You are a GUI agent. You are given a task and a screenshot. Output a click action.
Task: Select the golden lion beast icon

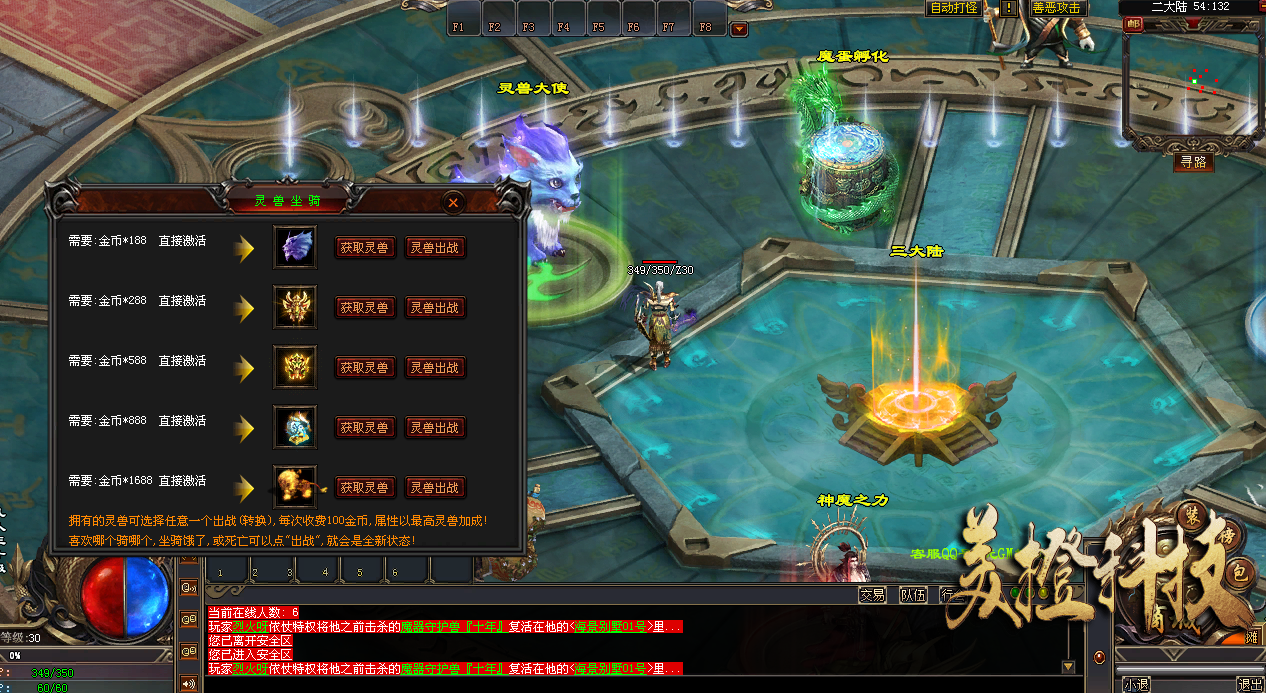[295, 487]
